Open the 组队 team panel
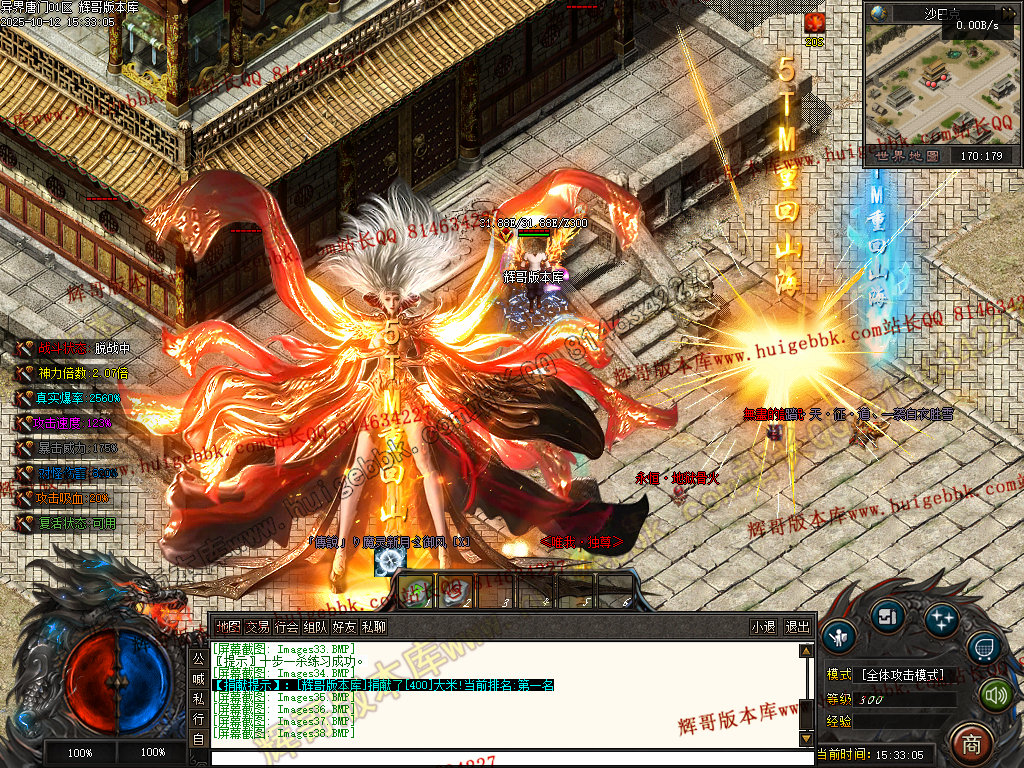 tap(315, 627)
